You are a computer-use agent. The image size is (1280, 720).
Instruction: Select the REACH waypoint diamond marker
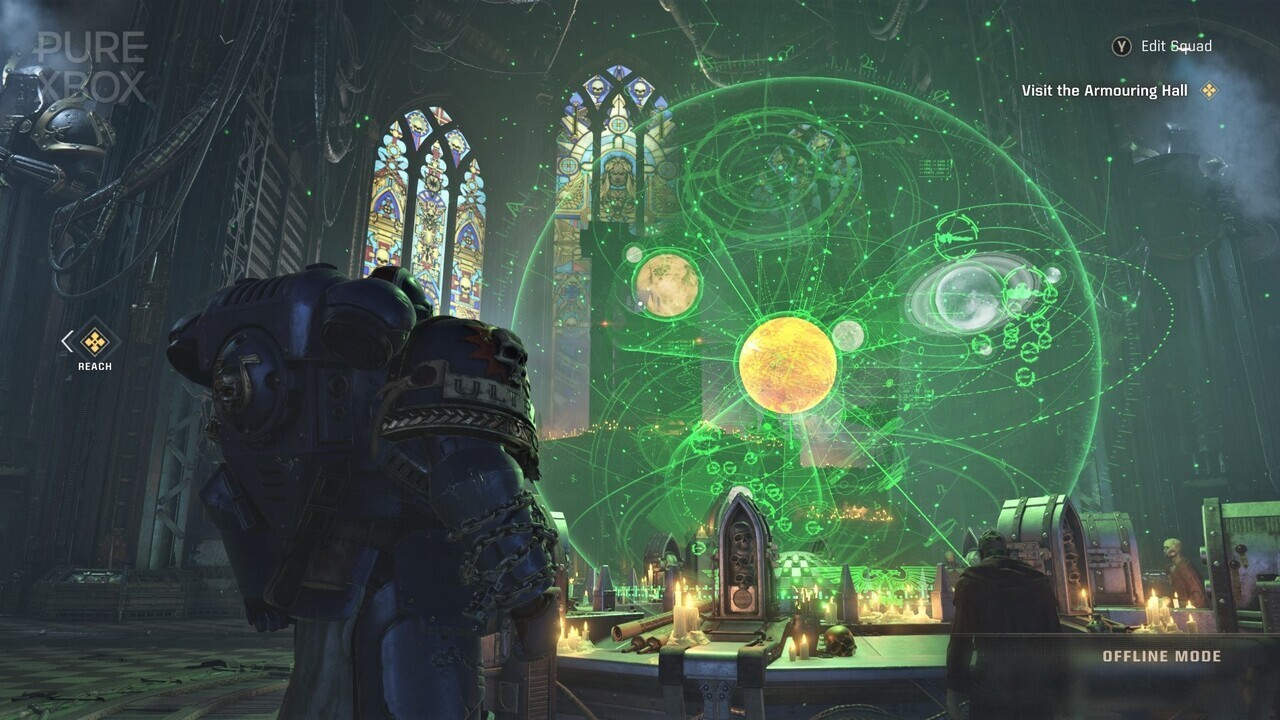[95, 343]
